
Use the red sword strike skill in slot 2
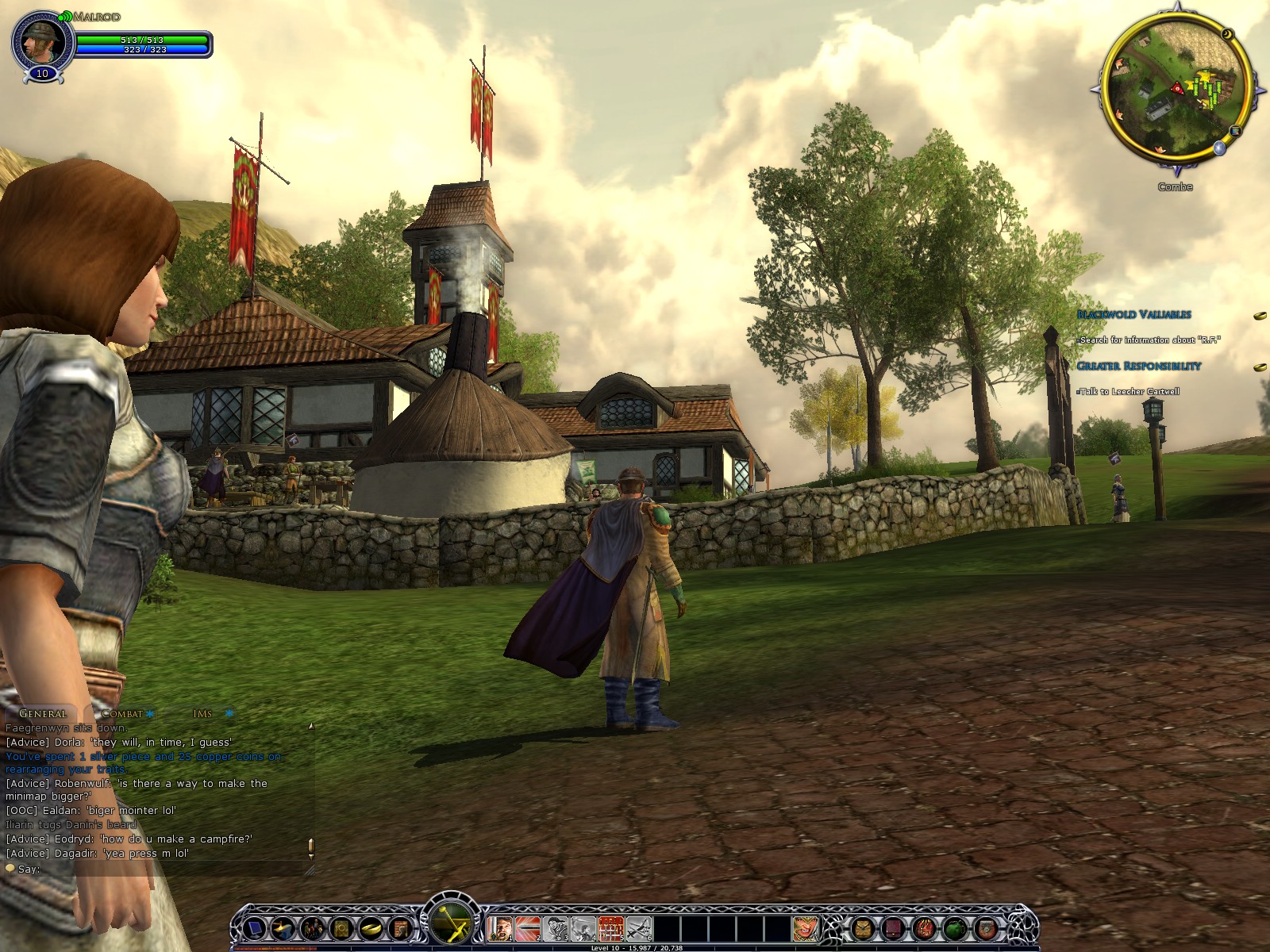528,927
